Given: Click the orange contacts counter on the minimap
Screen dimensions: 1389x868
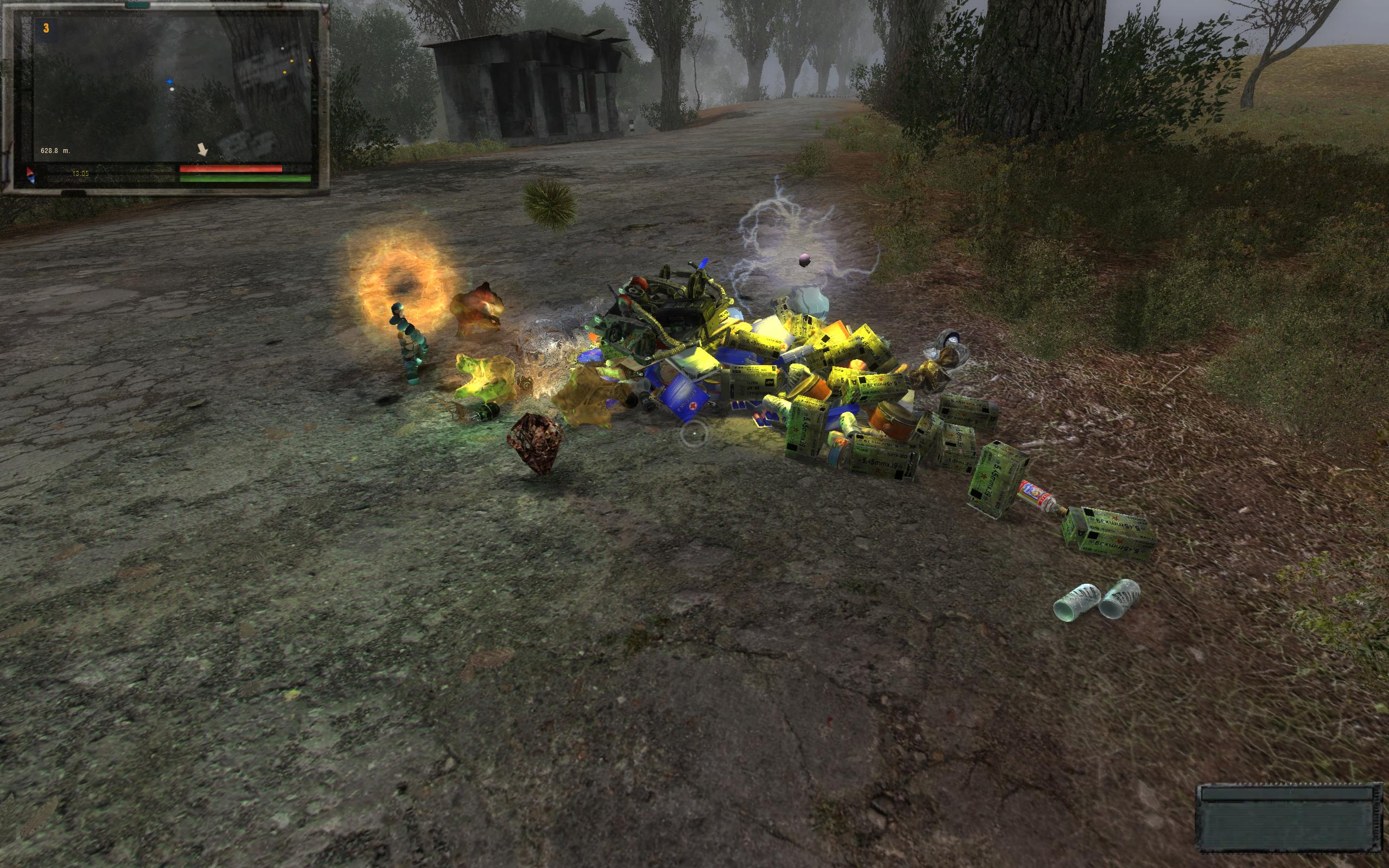Looking at the screenshot, I should [x=46, y=28].
